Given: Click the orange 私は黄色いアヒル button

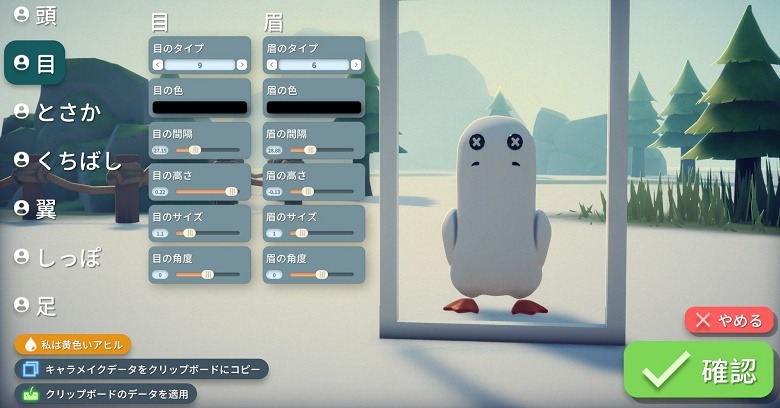Looking at the screenshot, I should [x=73, y=345].
